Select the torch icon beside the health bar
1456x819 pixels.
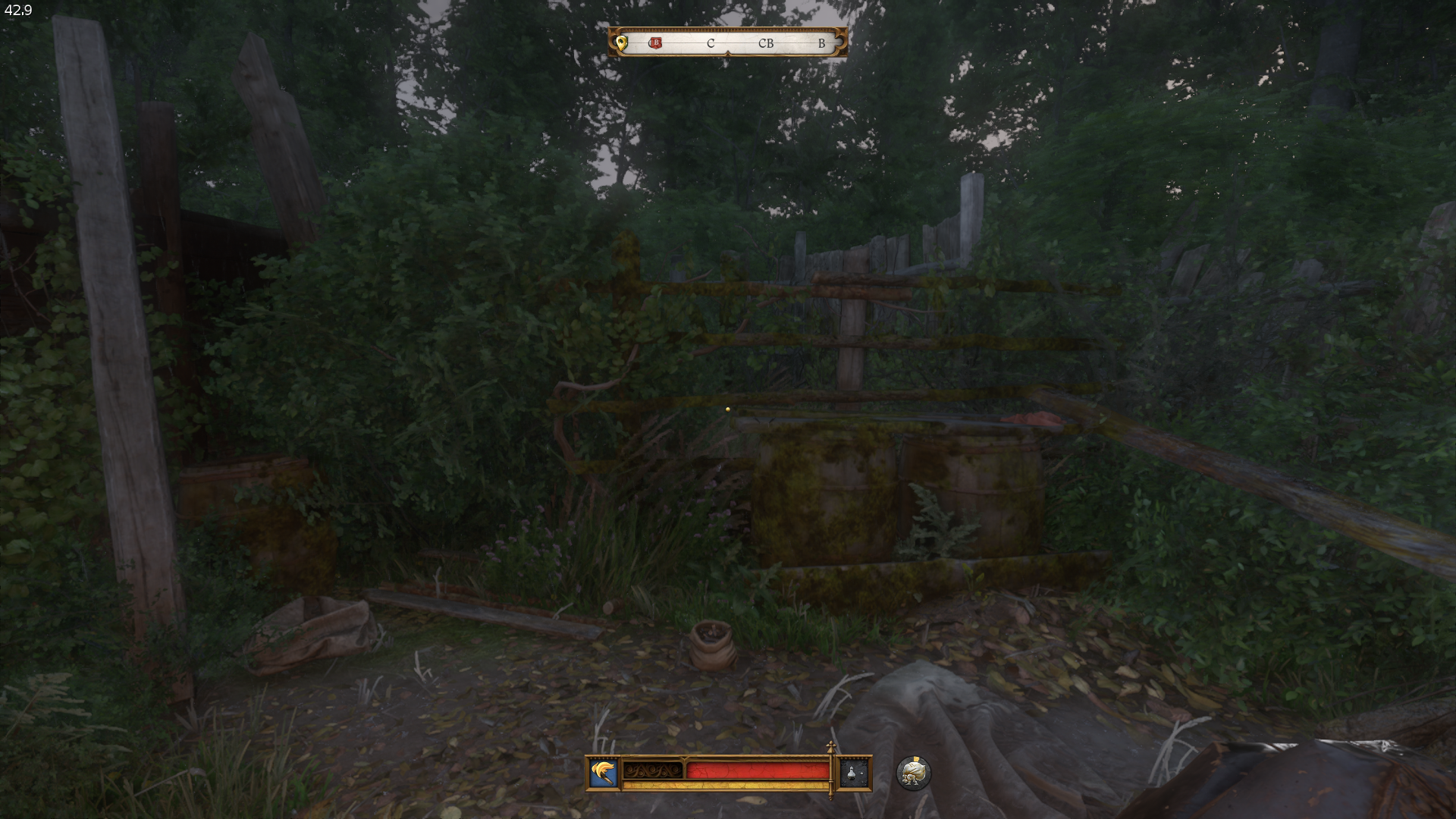[604, 773]
